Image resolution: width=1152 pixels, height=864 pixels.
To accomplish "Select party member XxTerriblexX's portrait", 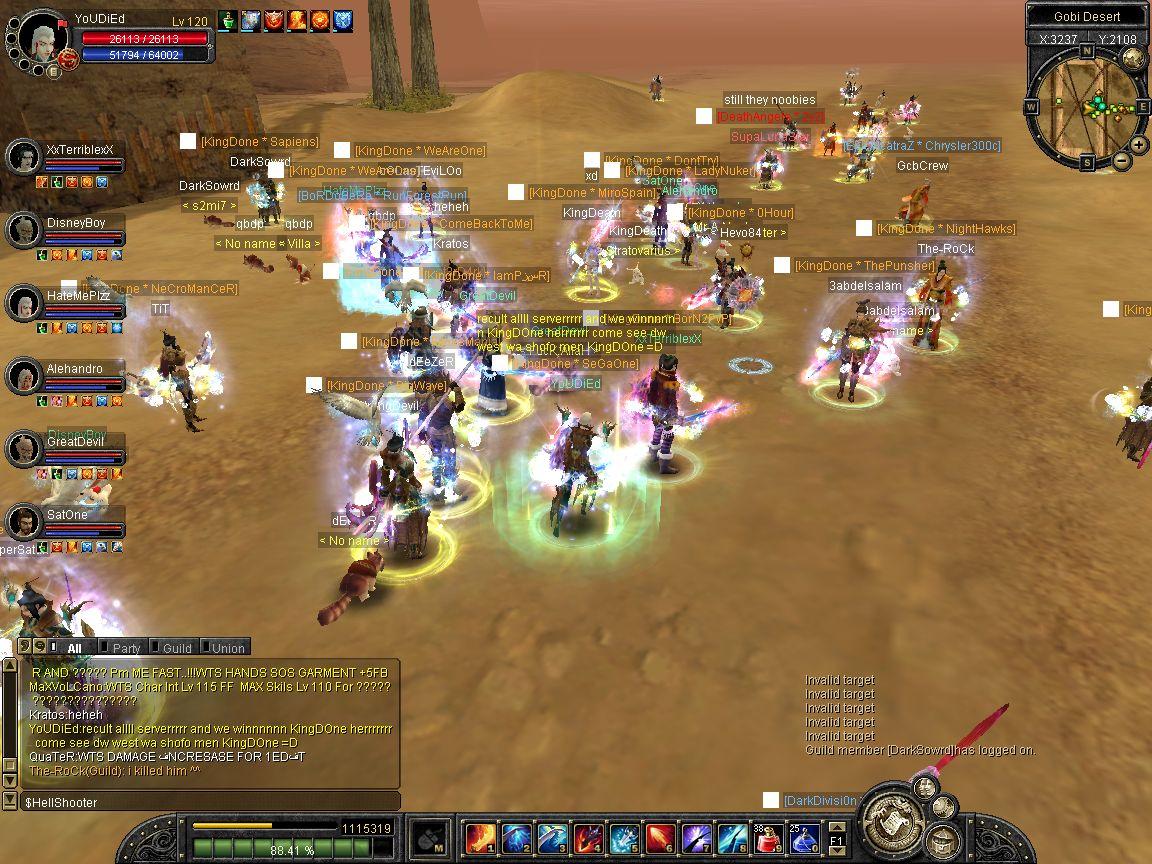I will [23, 156].
